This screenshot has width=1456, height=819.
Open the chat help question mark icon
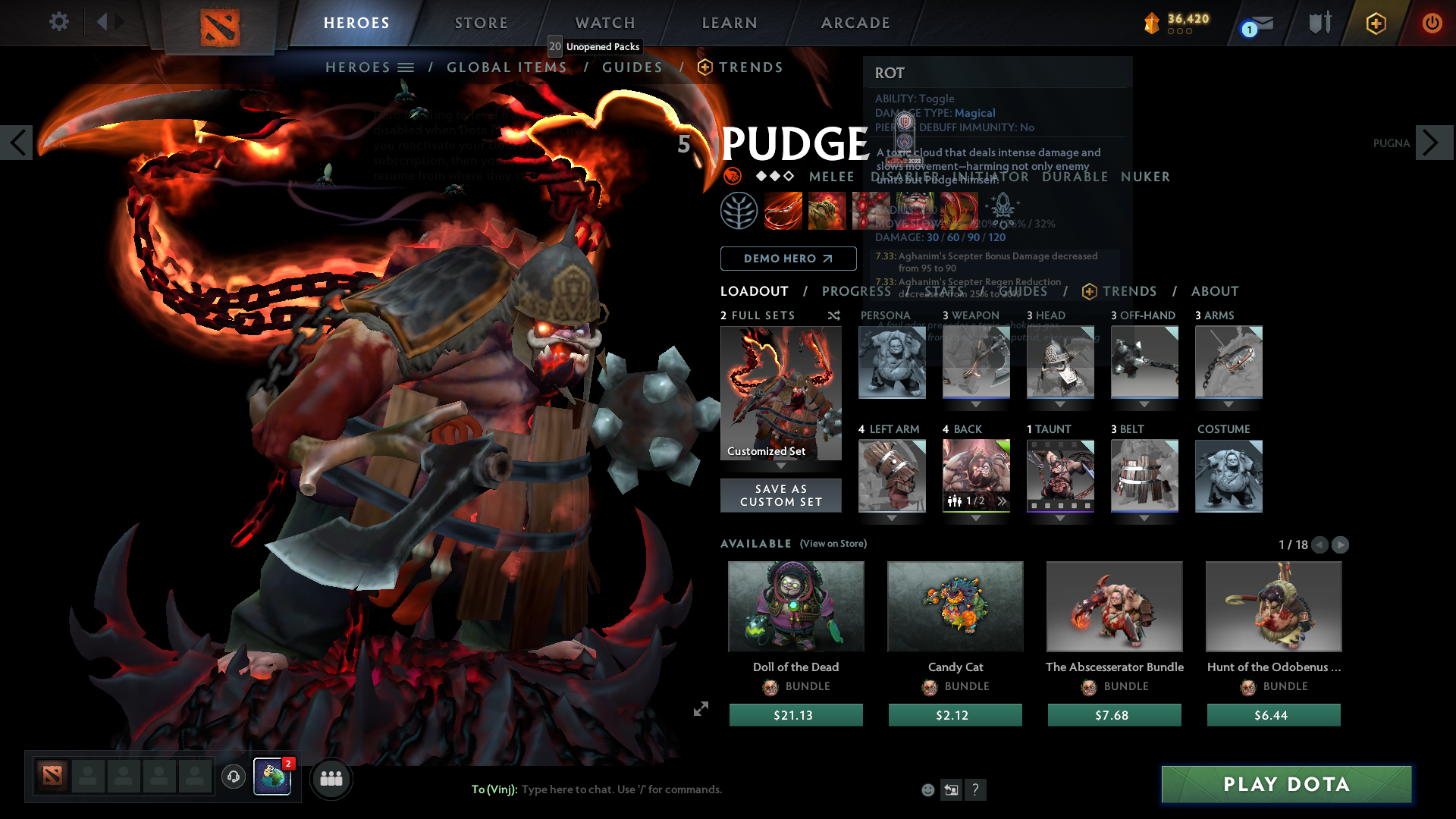976,789
